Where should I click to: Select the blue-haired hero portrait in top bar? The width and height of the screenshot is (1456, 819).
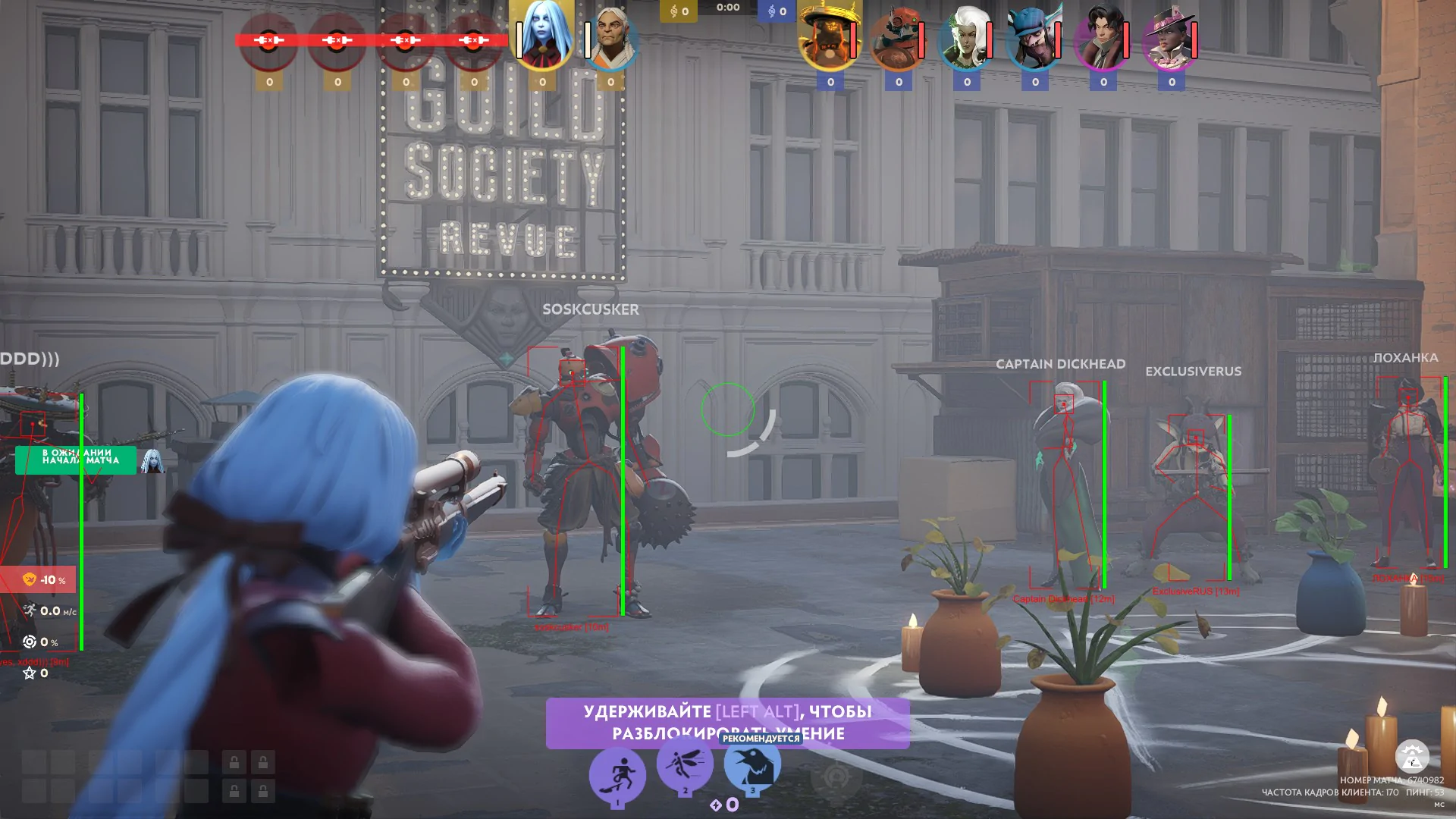pos(541,36)
